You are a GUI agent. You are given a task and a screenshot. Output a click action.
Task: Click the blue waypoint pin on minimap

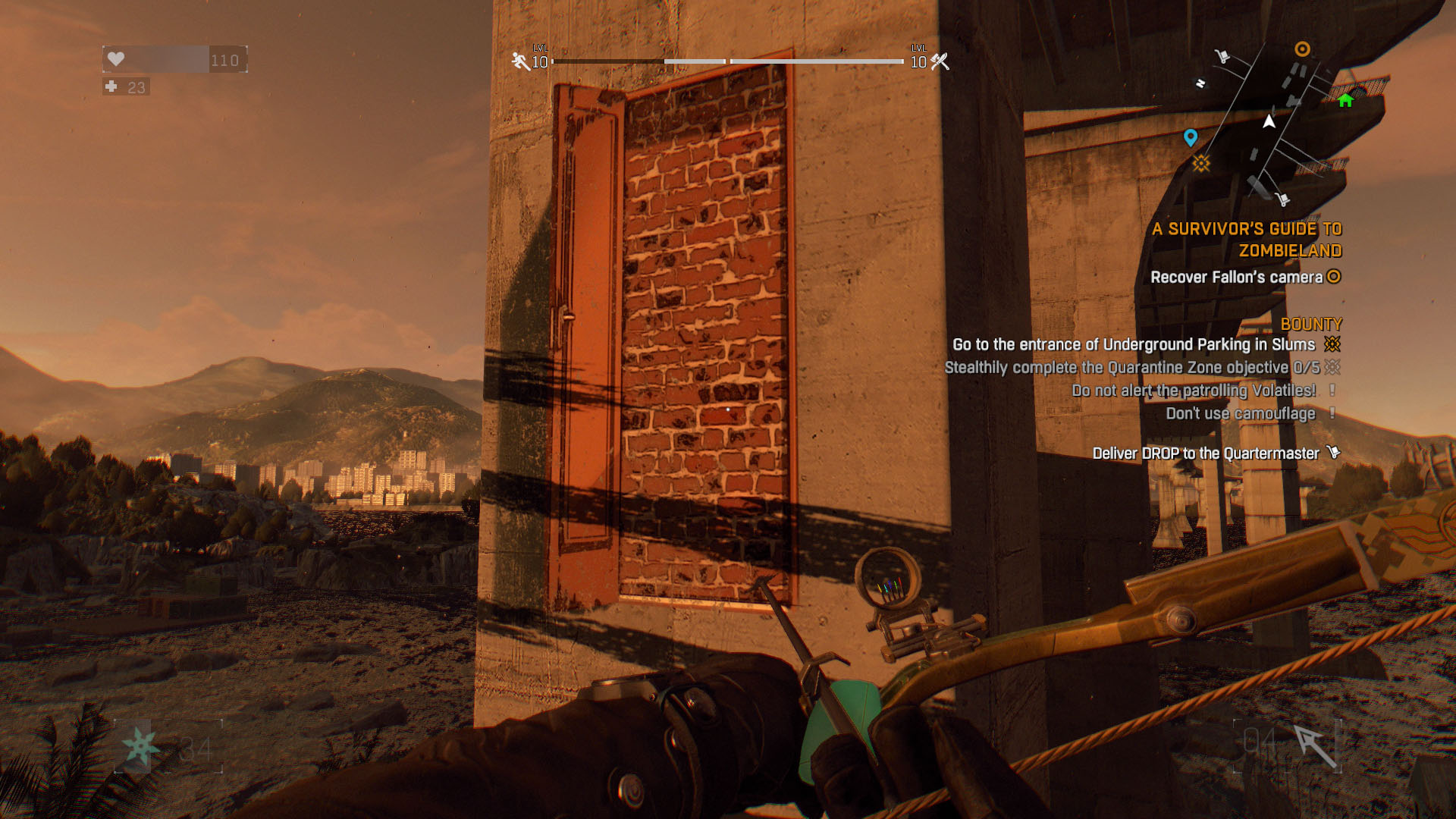click(1191, 137)
